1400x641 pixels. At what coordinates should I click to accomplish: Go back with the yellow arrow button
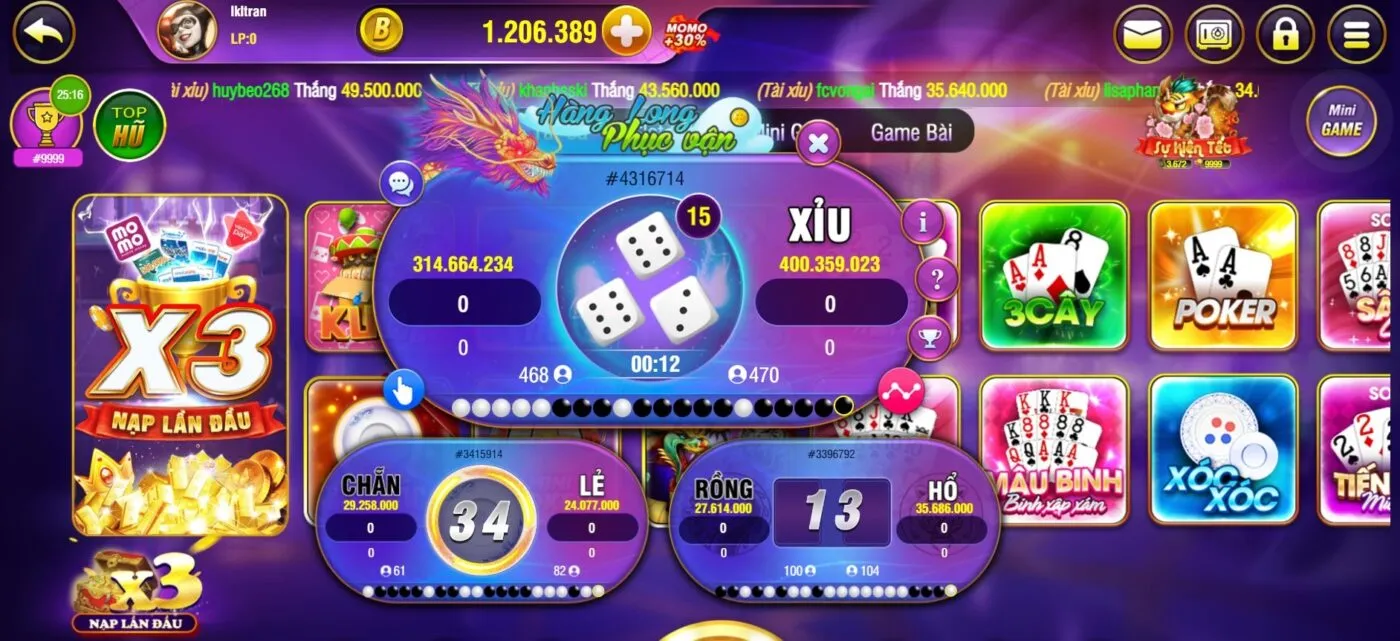click(43, 32)
